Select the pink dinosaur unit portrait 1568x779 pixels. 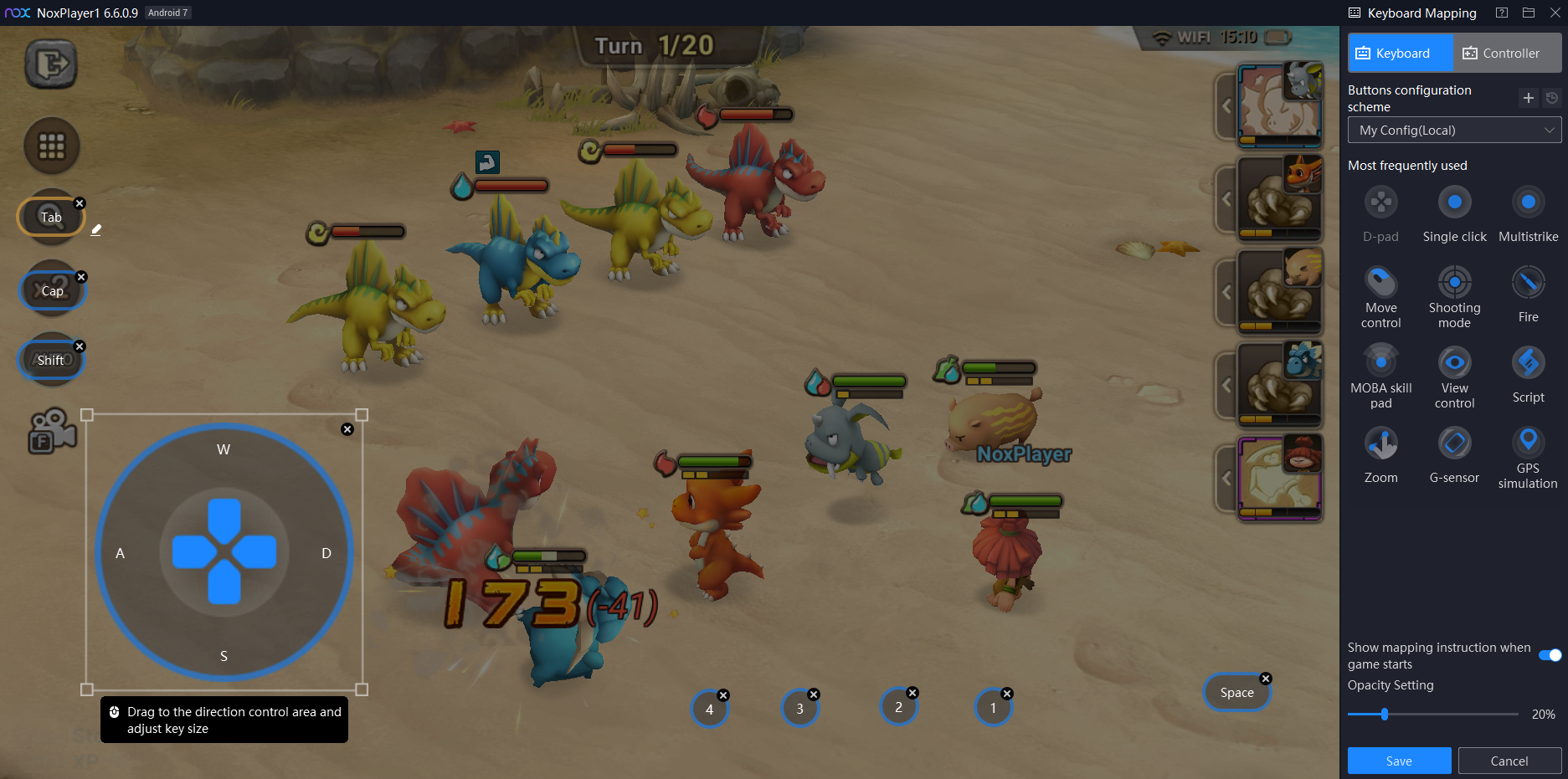click(x=1278, y=106)
